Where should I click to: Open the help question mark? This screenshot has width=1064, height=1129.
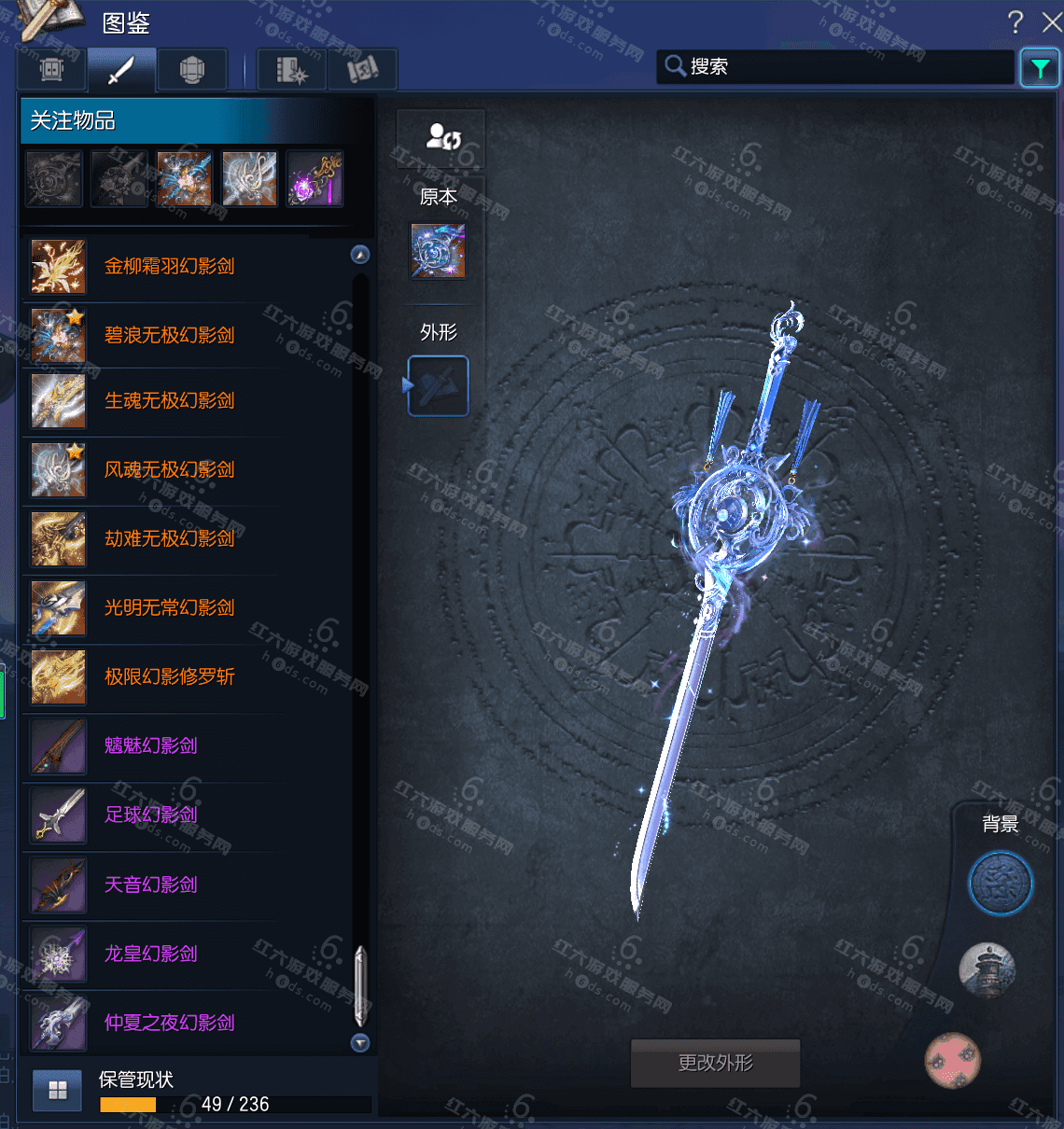point(1015,22)
